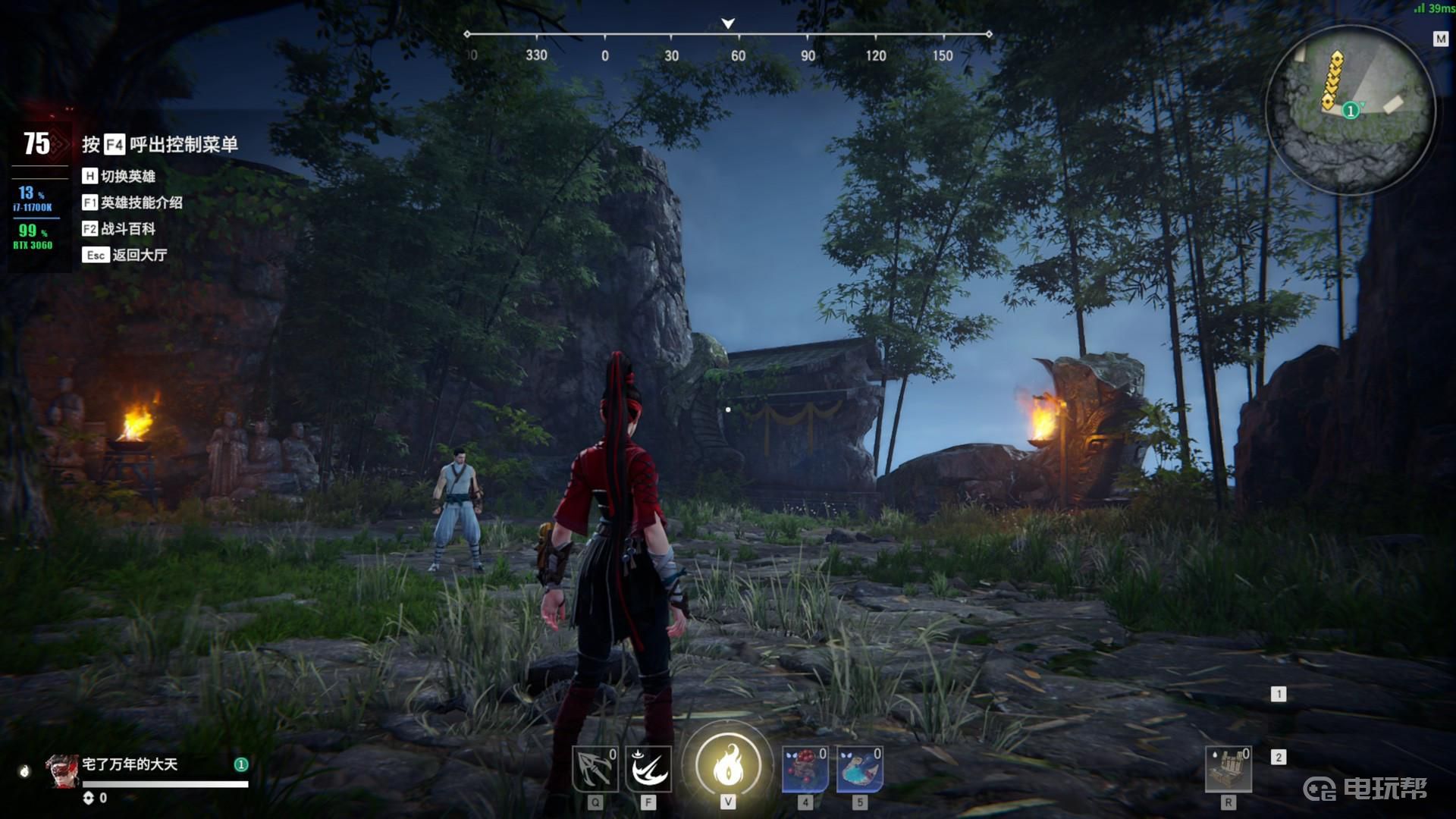
Task: Trigger the glowing flame ultimate ability
Action: point(728,765)
